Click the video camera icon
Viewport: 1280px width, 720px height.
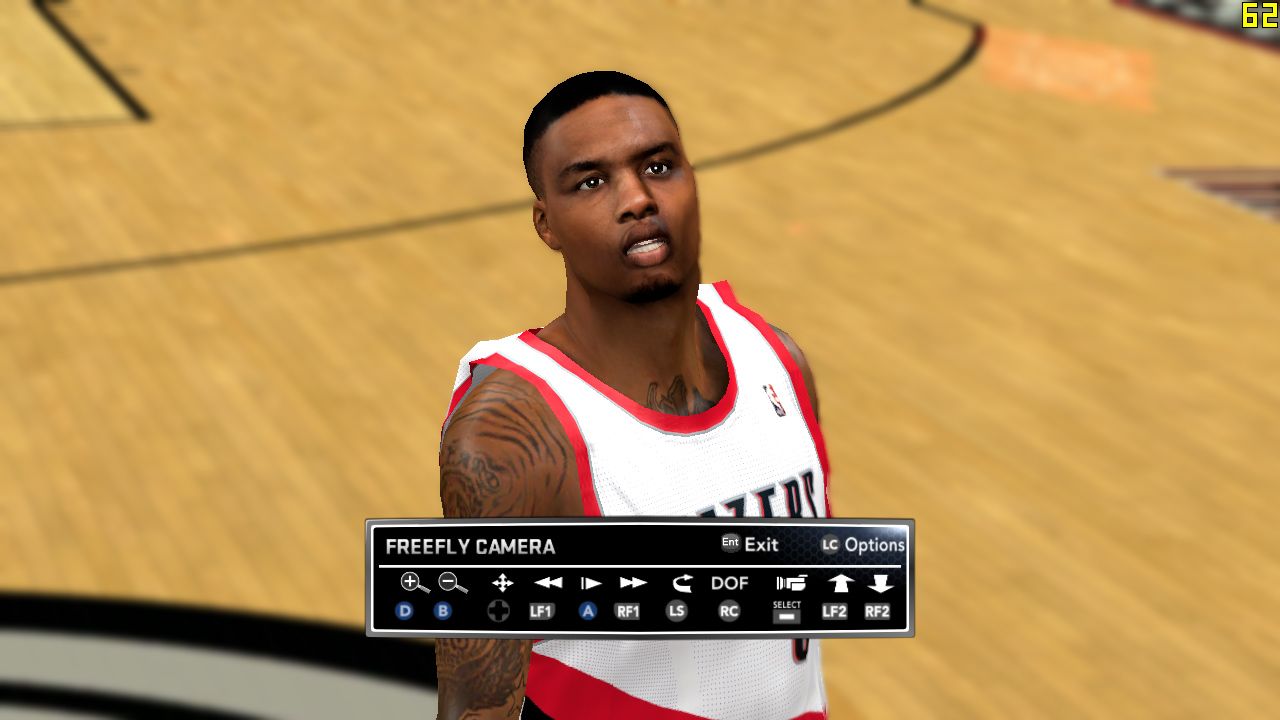790,583
